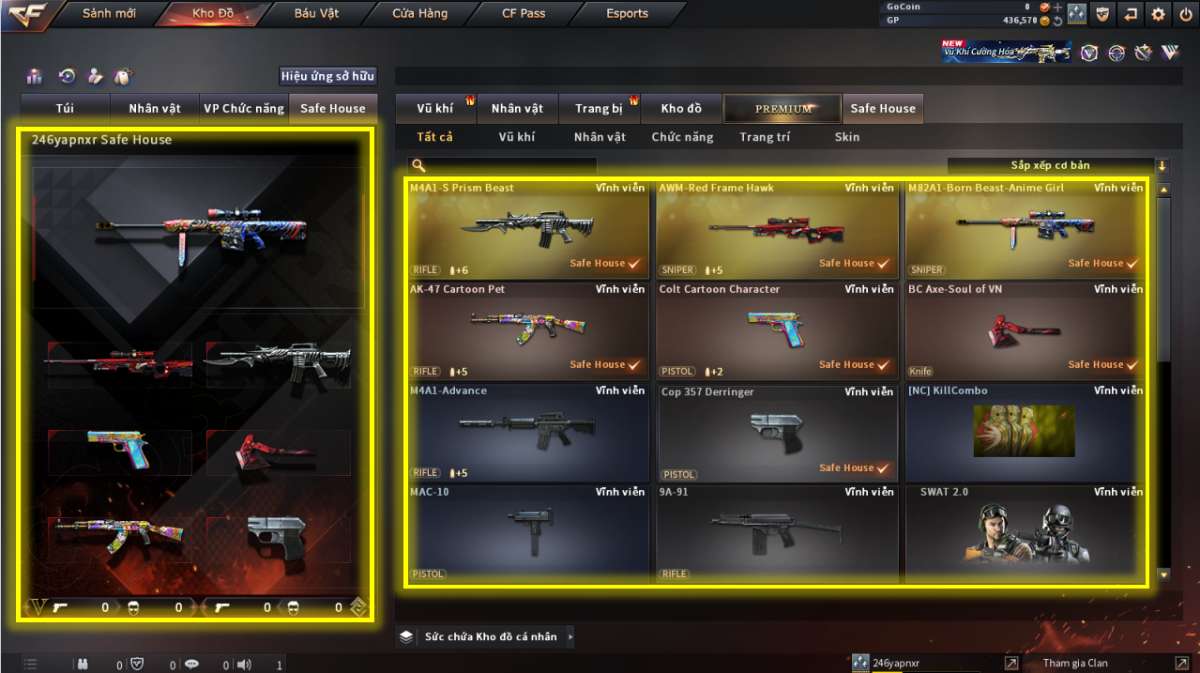The width and height of the screenshot is (1200, 673).
Task: Open the Sắp xếp cơ bản sort dropdown
Action: pyautogui.click(x=1050, y=166)
